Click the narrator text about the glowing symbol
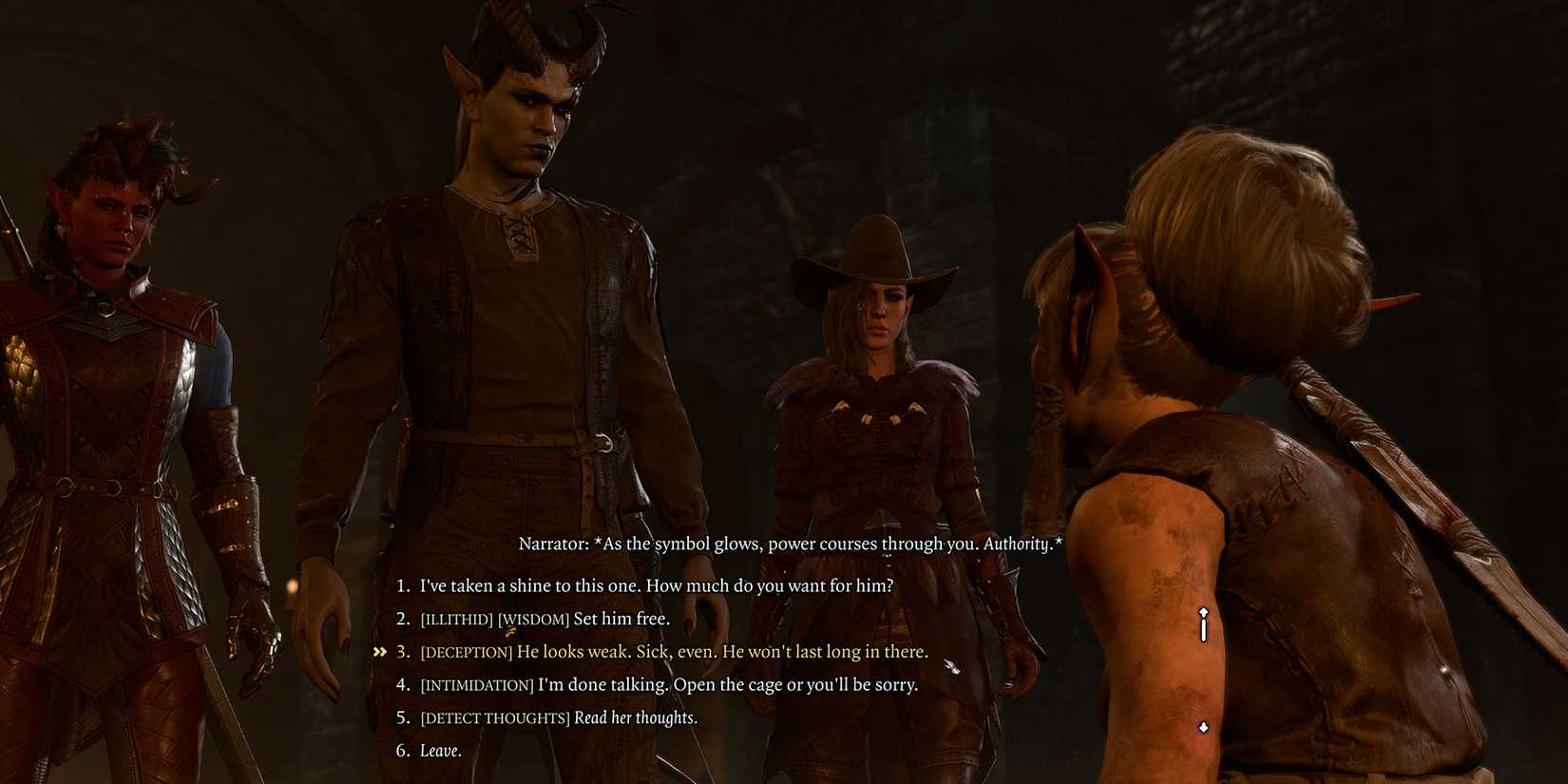Image resolution: width=1568 pixels, height=784 pixels. click(789, 545)
